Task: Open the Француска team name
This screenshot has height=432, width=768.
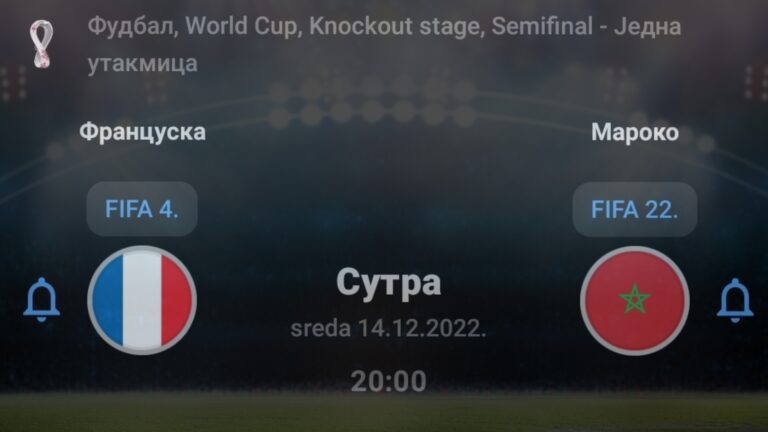Action: pyautogui.click(x=142, y=132)
